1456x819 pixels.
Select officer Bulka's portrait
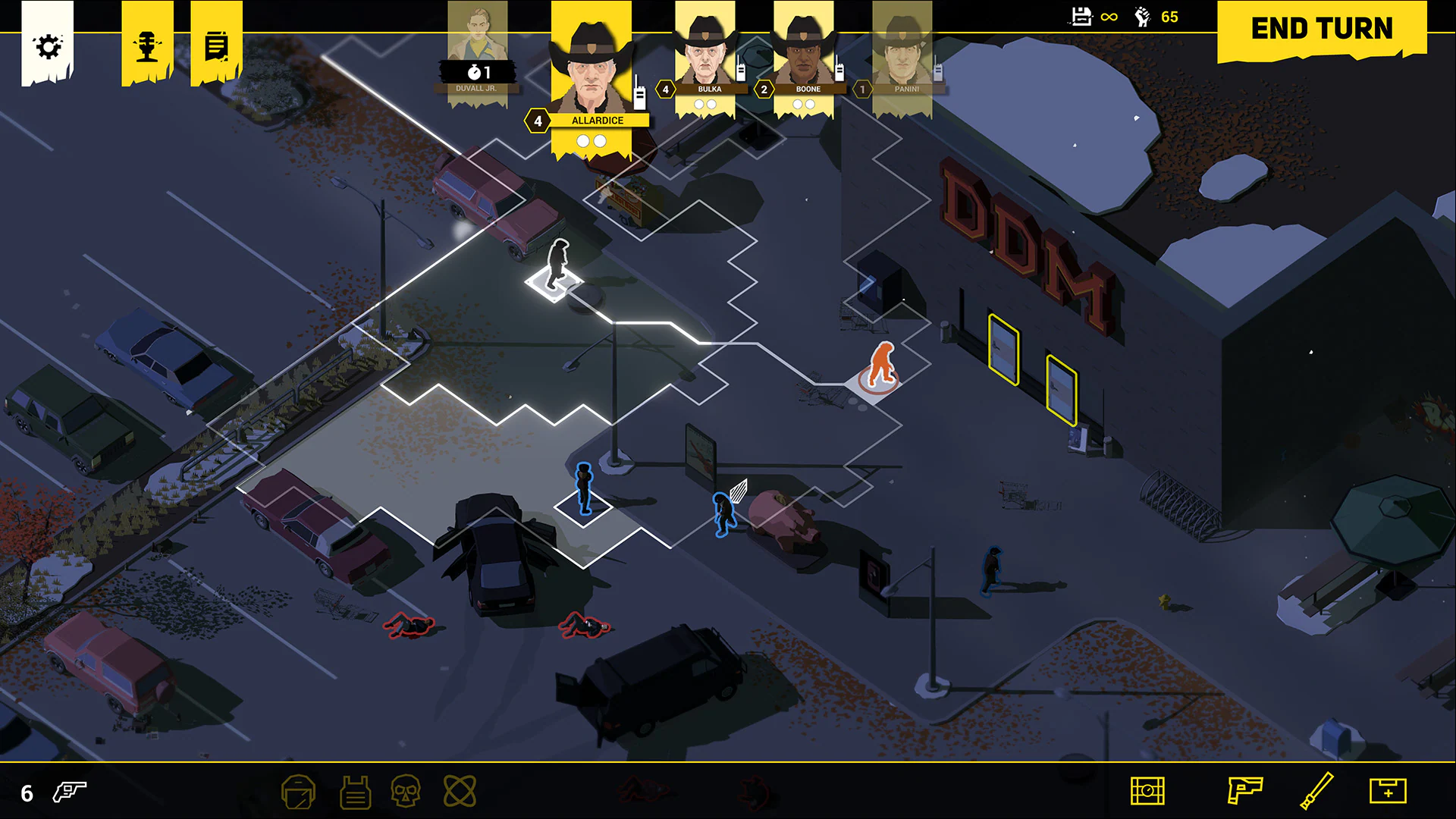coord(705,57)
